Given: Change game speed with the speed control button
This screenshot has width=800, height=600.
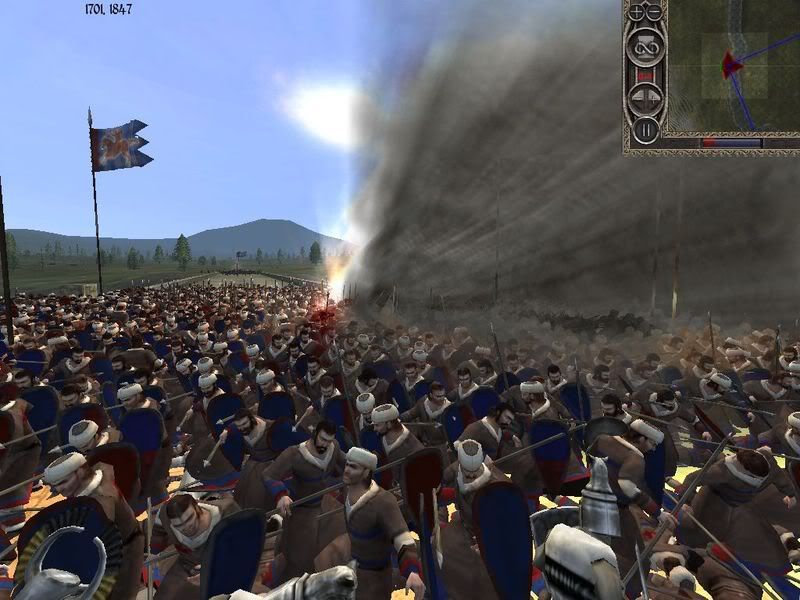Looking at the screenshot, I should (x=645, y=98).
